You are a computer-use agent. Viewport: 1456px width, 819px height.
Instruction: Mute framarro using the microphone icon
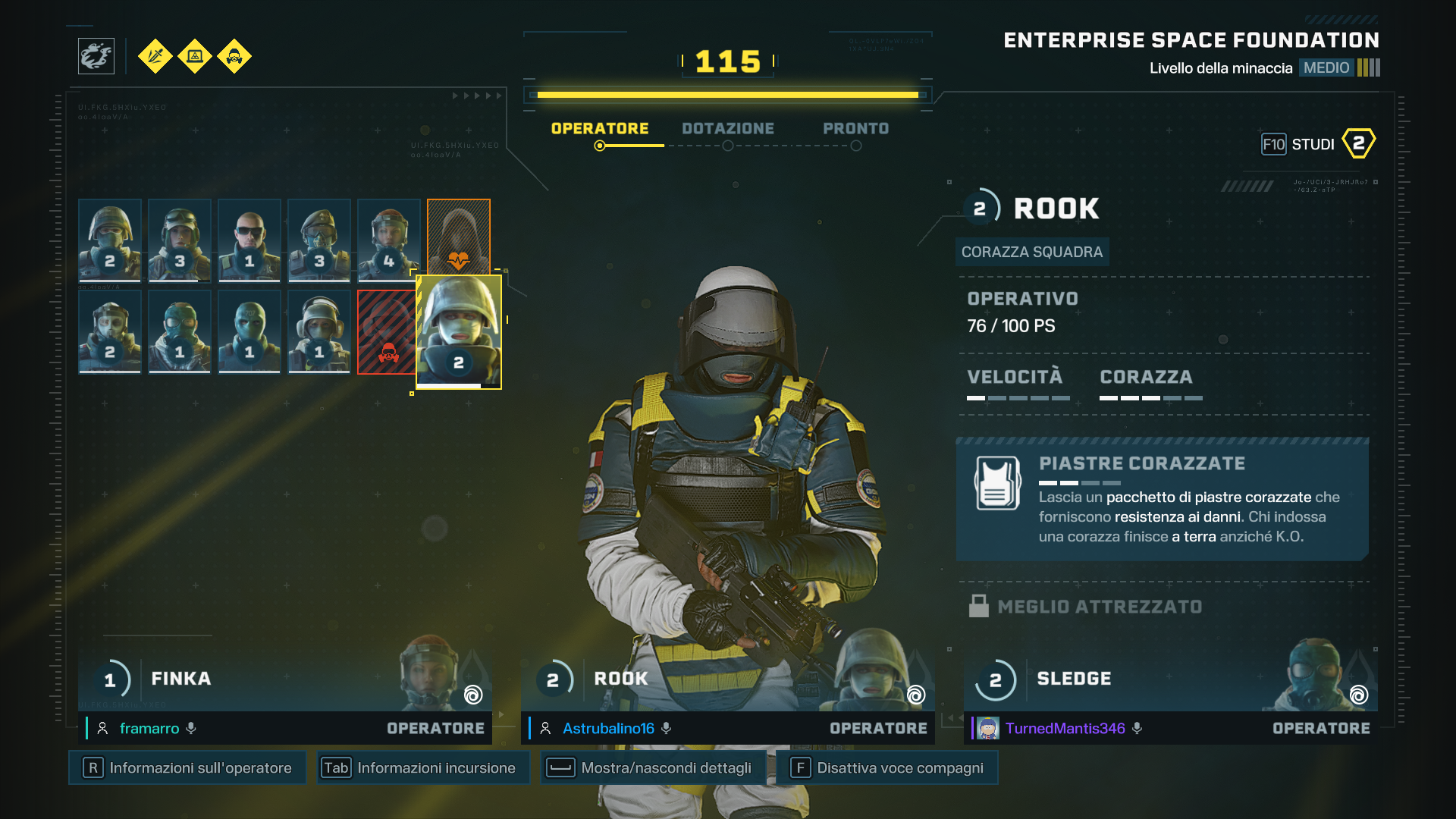tap(192, 728)
